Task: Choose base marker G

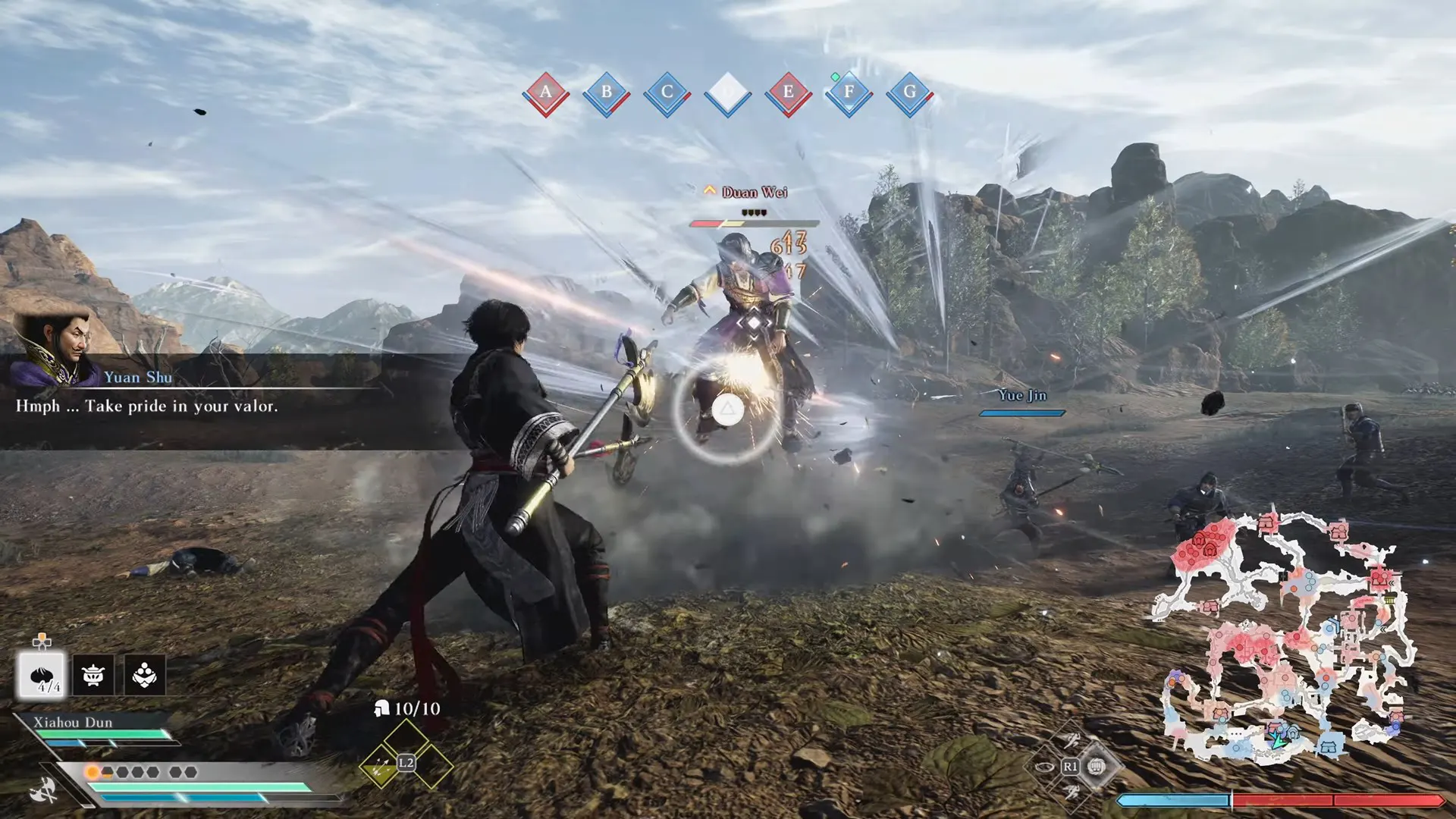Action: (x=910, y=93)
